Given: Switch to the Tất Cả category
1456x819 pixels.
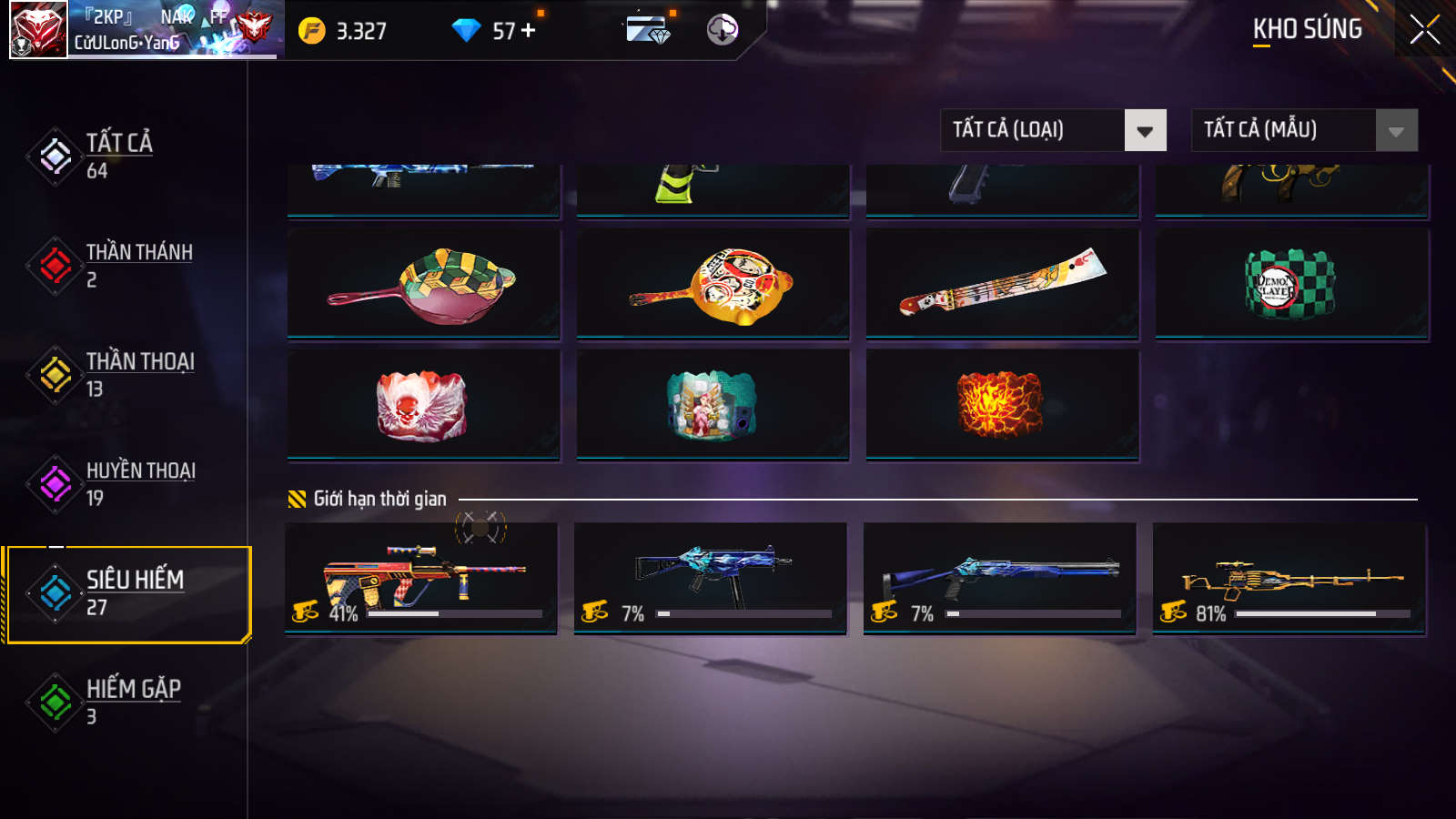Looking at the screenshot, I should pos(118,156).
